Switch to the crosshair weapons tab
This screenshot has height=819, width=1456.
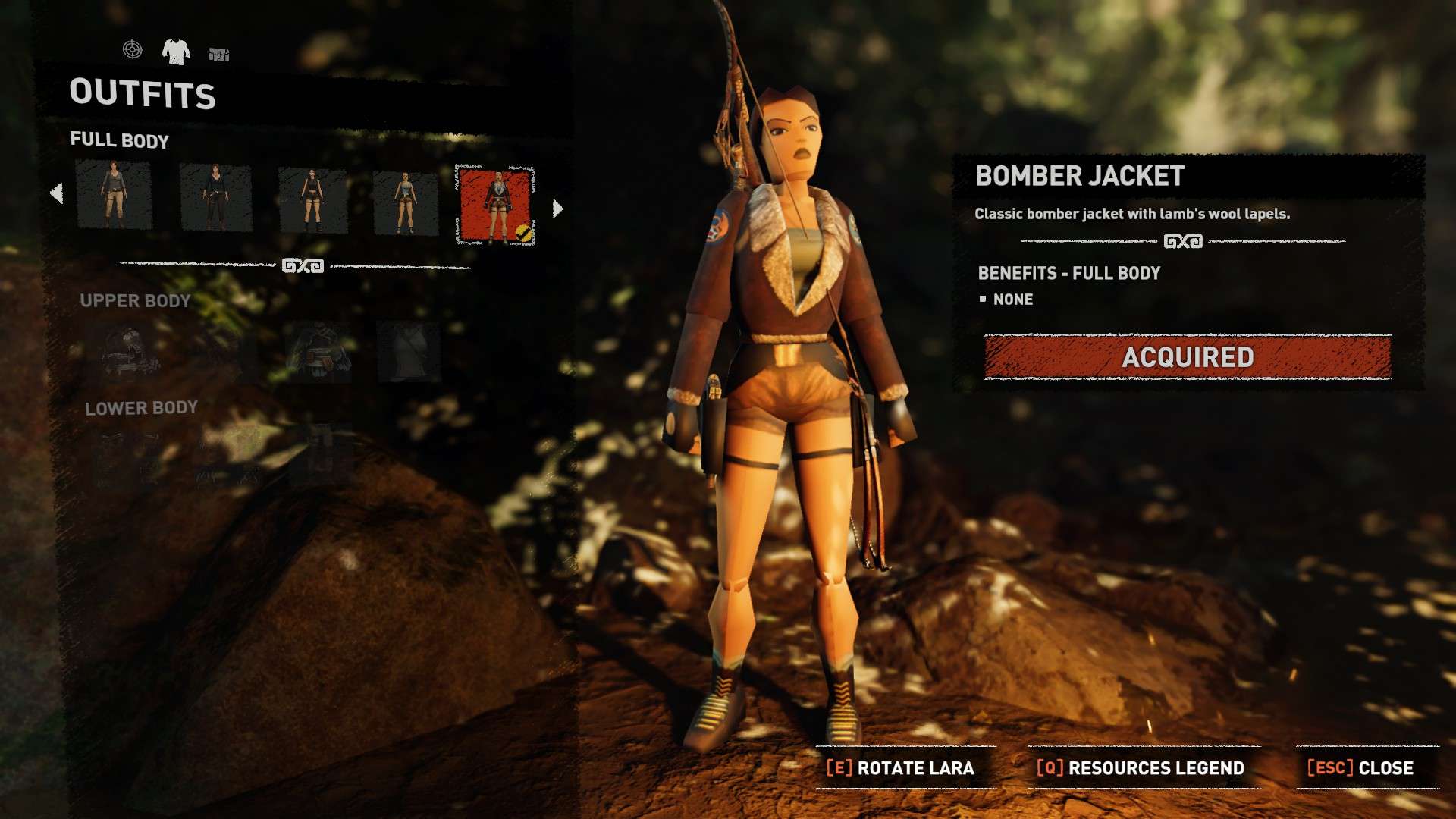[133, 50]
